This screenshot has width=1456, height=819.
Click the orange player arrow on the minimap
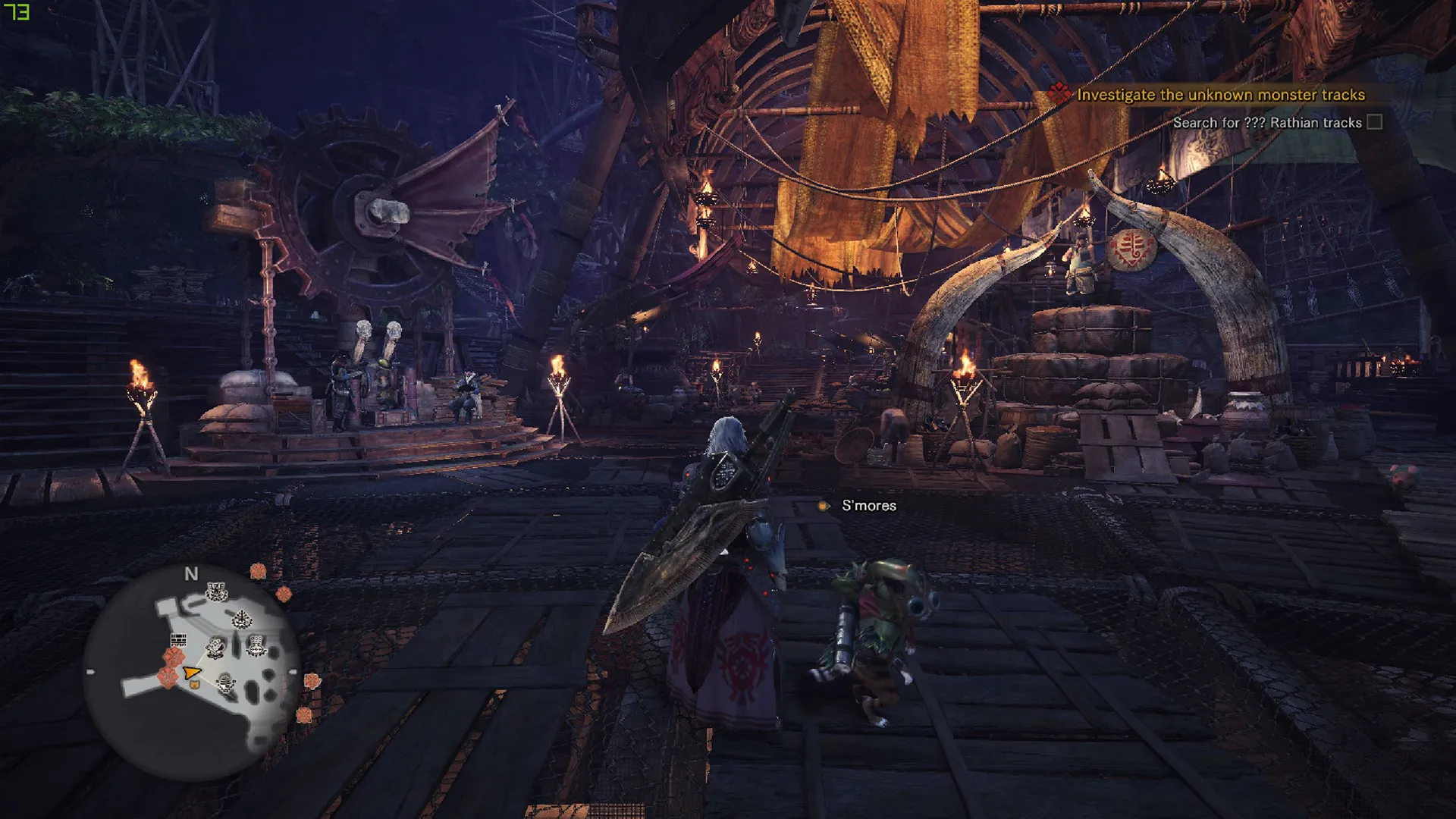(x=191, y=673)
